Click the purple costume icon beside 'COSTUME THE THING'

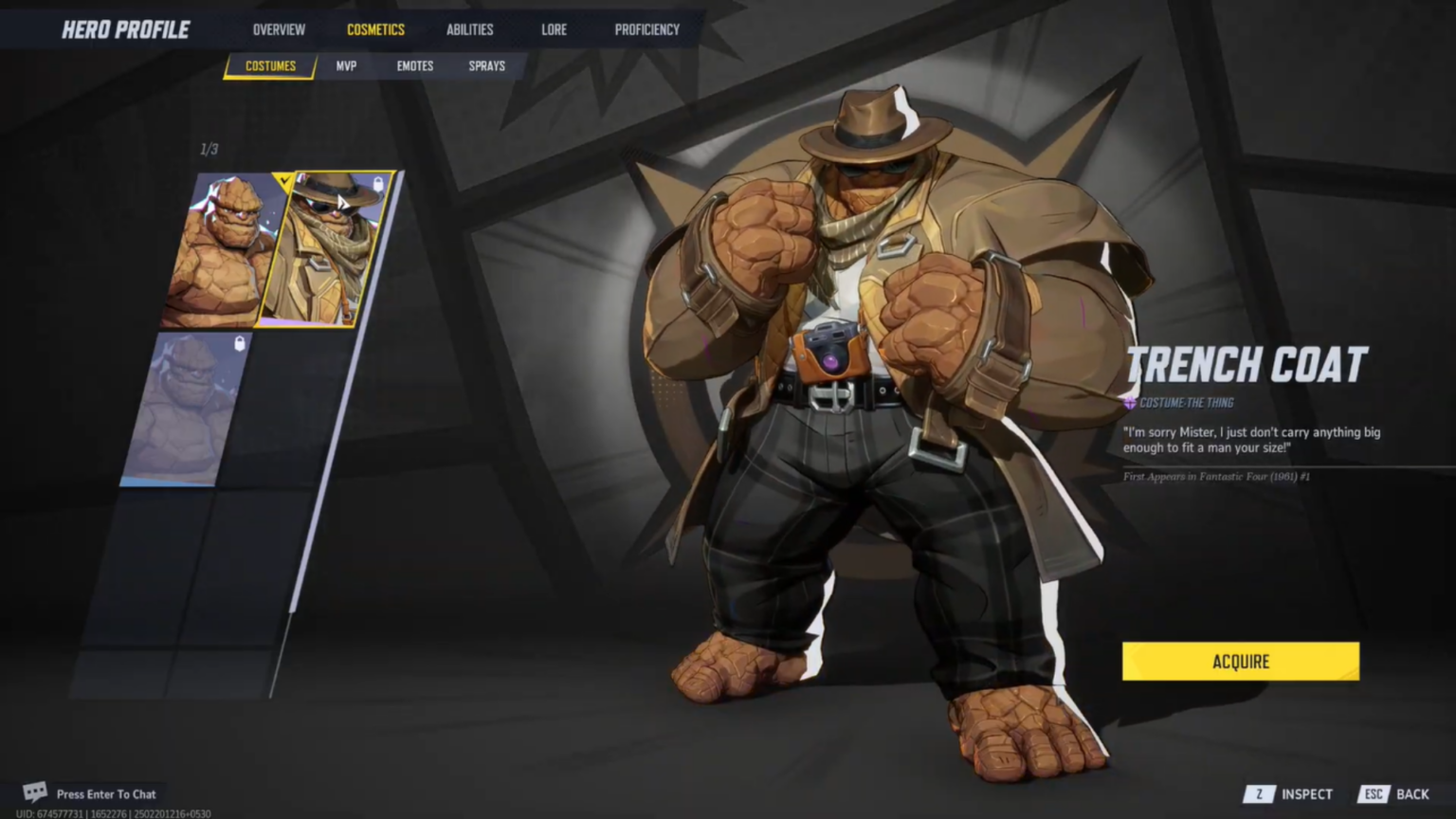[x=1129, y=402]
